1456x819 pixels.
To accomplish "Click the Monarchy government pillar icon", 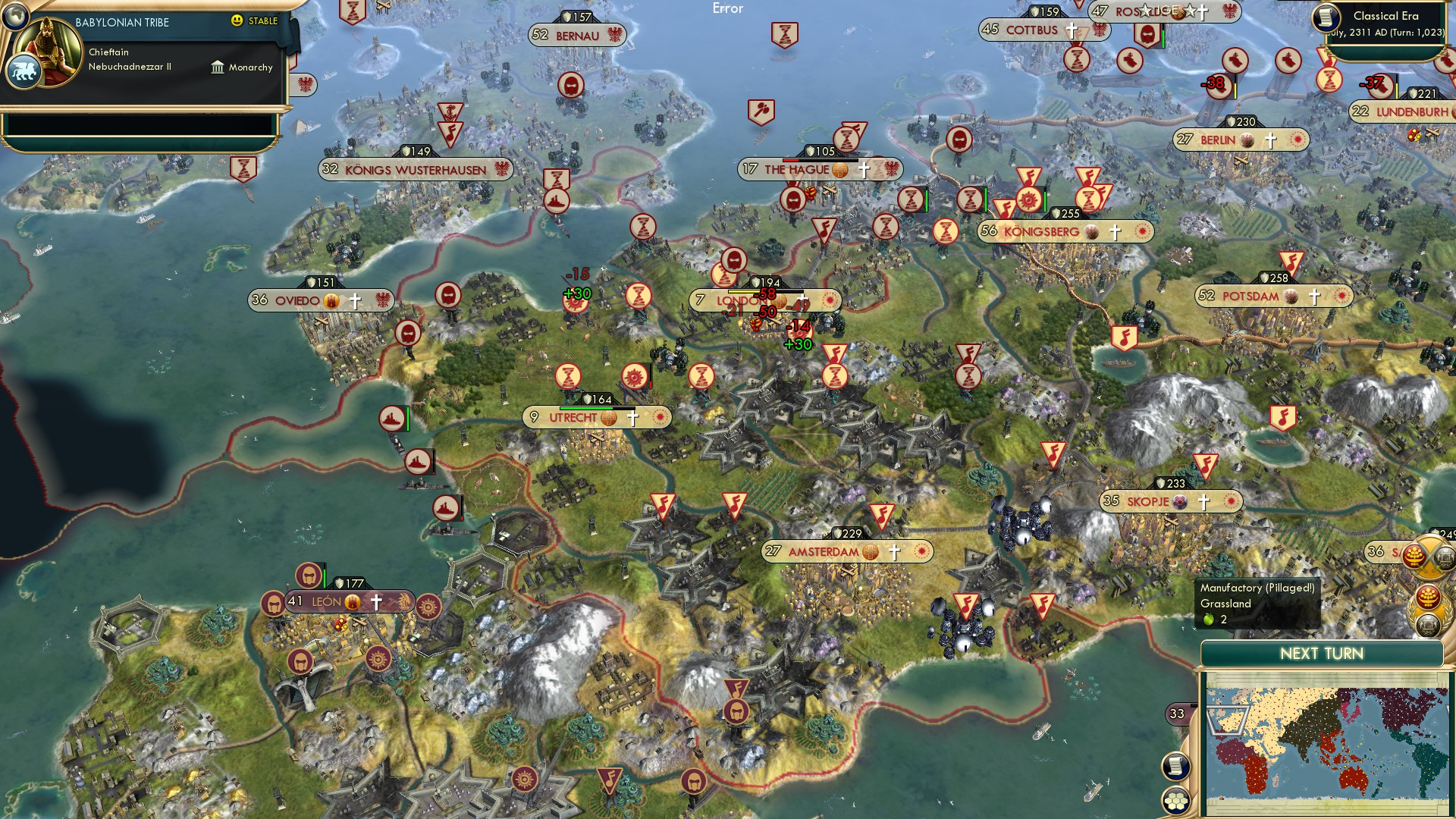I will click(218, 67).
